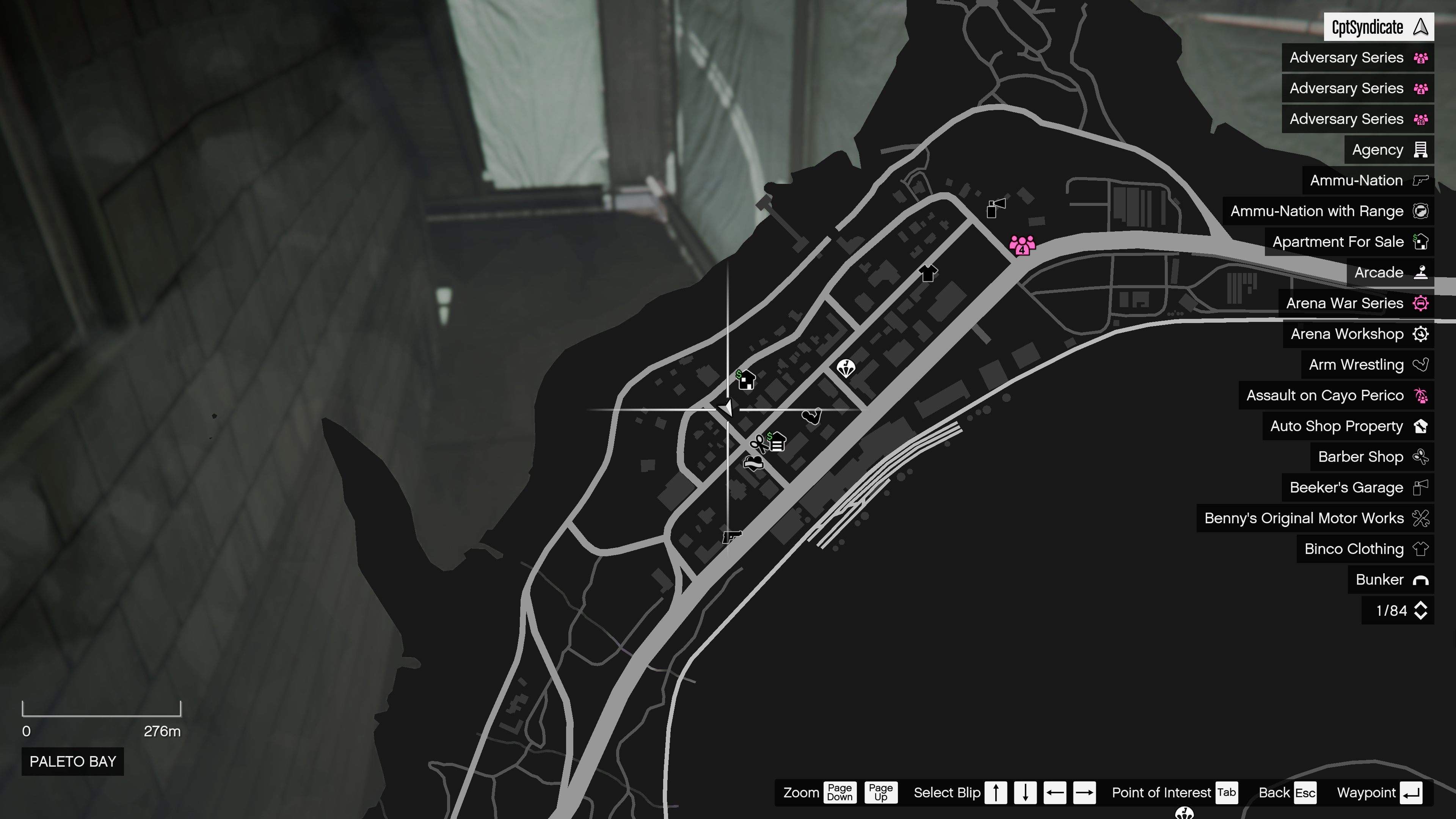Click the house-for-sale blip with green dollar sign
The width and height of the screenshot is (1456, 819).
click(x=745, y=380)
